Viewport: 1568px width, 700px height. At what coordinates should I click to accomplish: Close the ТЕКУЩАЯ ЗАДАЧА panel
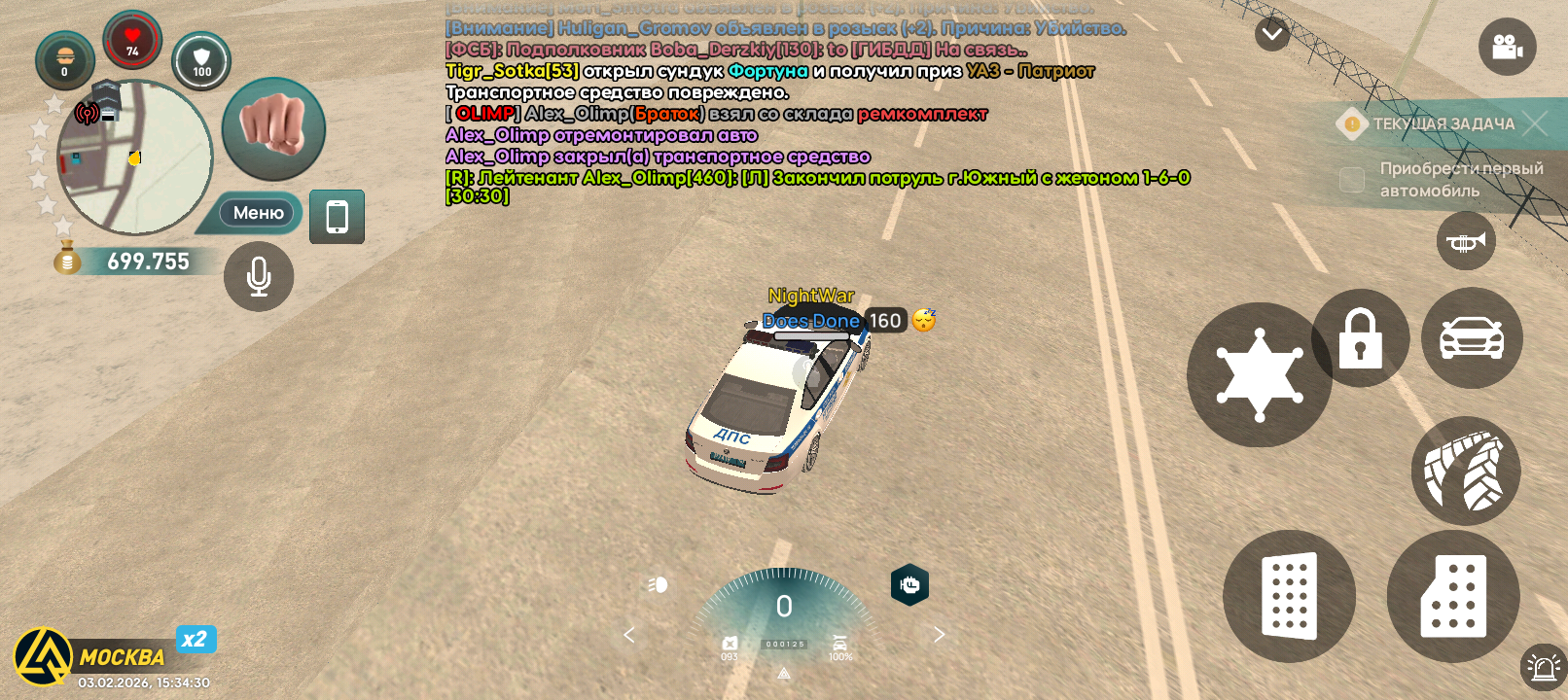[1535, 123]
